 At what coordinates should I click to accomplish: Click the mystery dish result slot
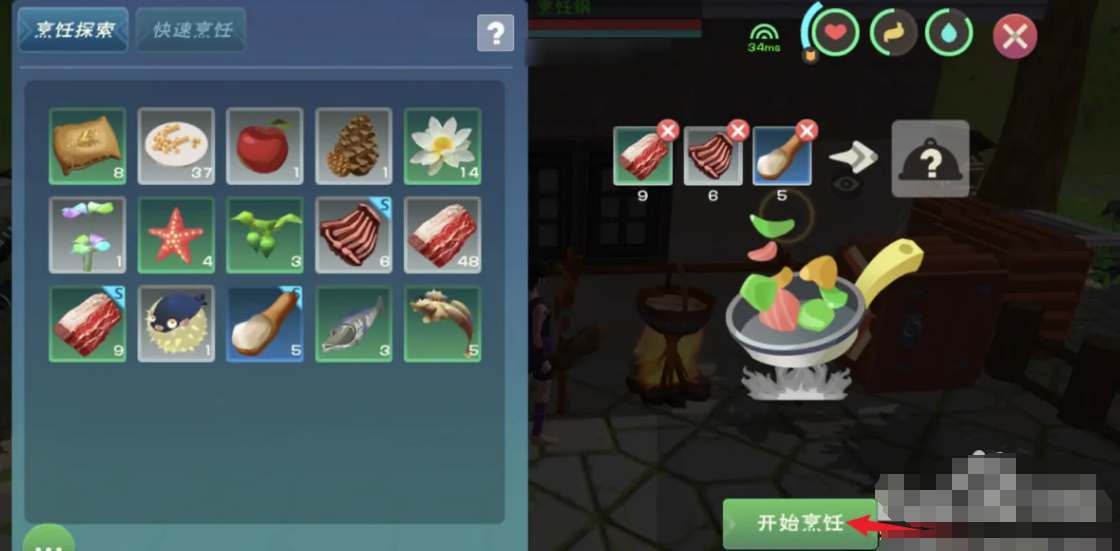[x=930, y=158]
